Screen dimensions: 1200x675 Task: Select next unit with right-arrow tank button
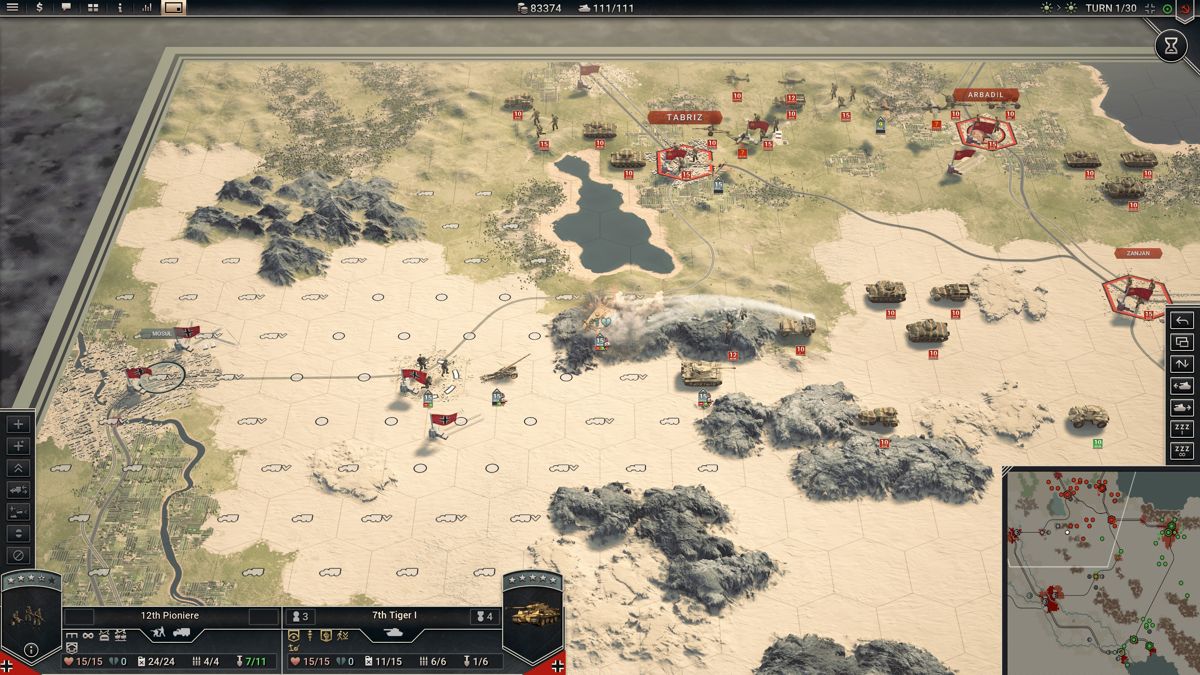pyautogui.click(x=1182, y=408)
